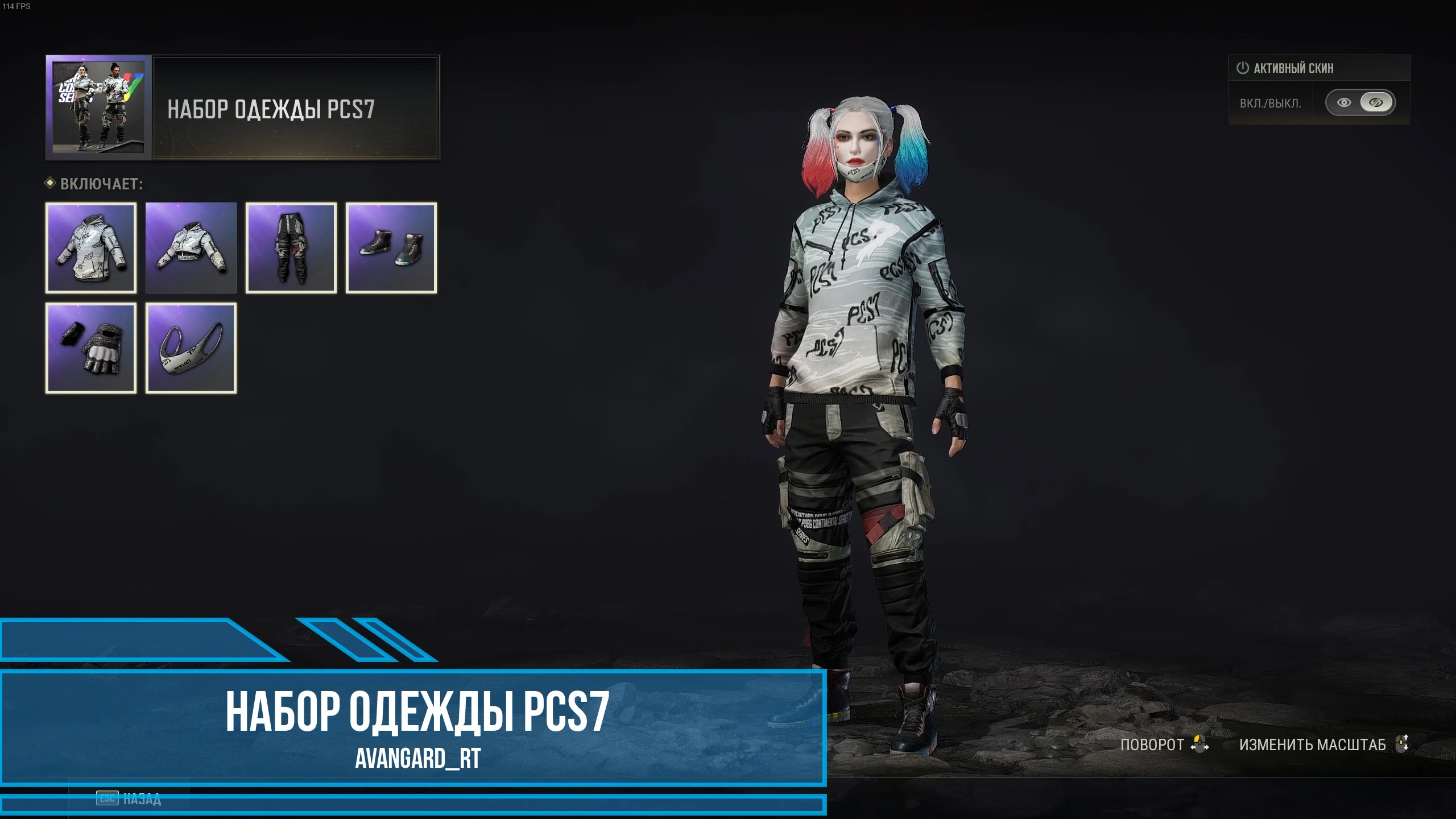Click the PCS7 clothing set banner thumbnail
The height and width of the screenshot is (819, 1456).
coord(98,107)
